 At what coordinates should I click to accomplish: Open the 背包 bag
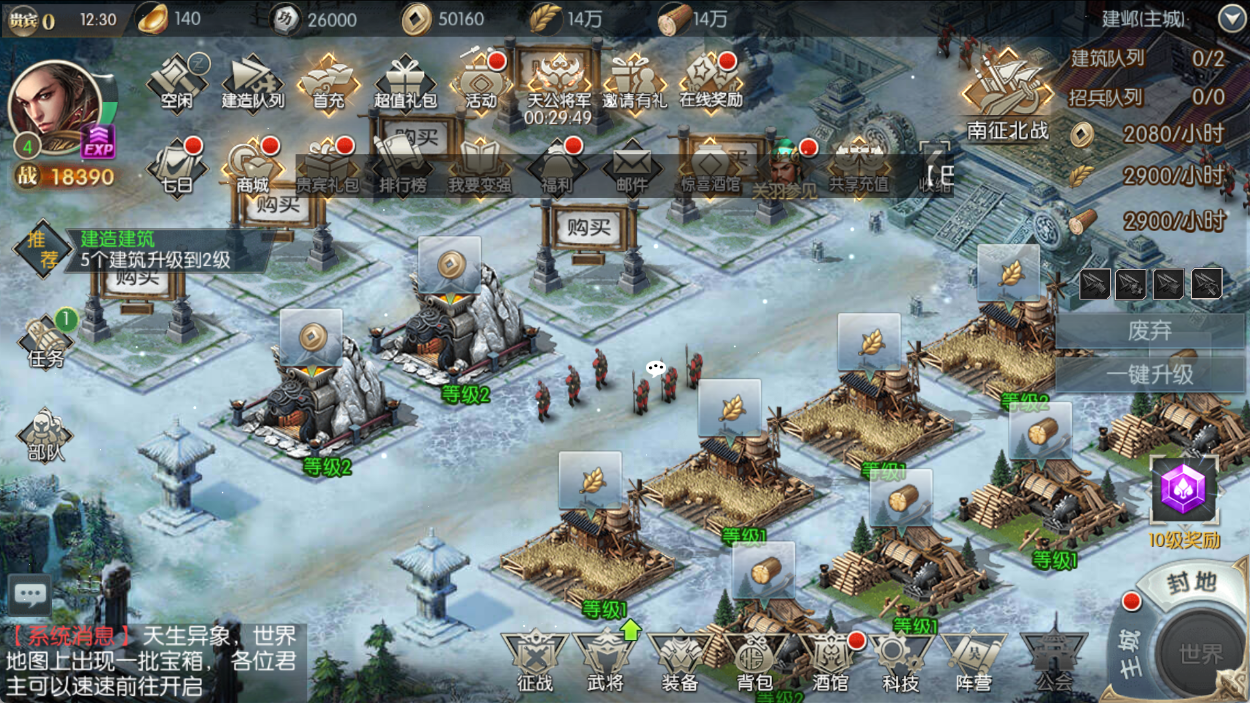[x=755, y=662]
